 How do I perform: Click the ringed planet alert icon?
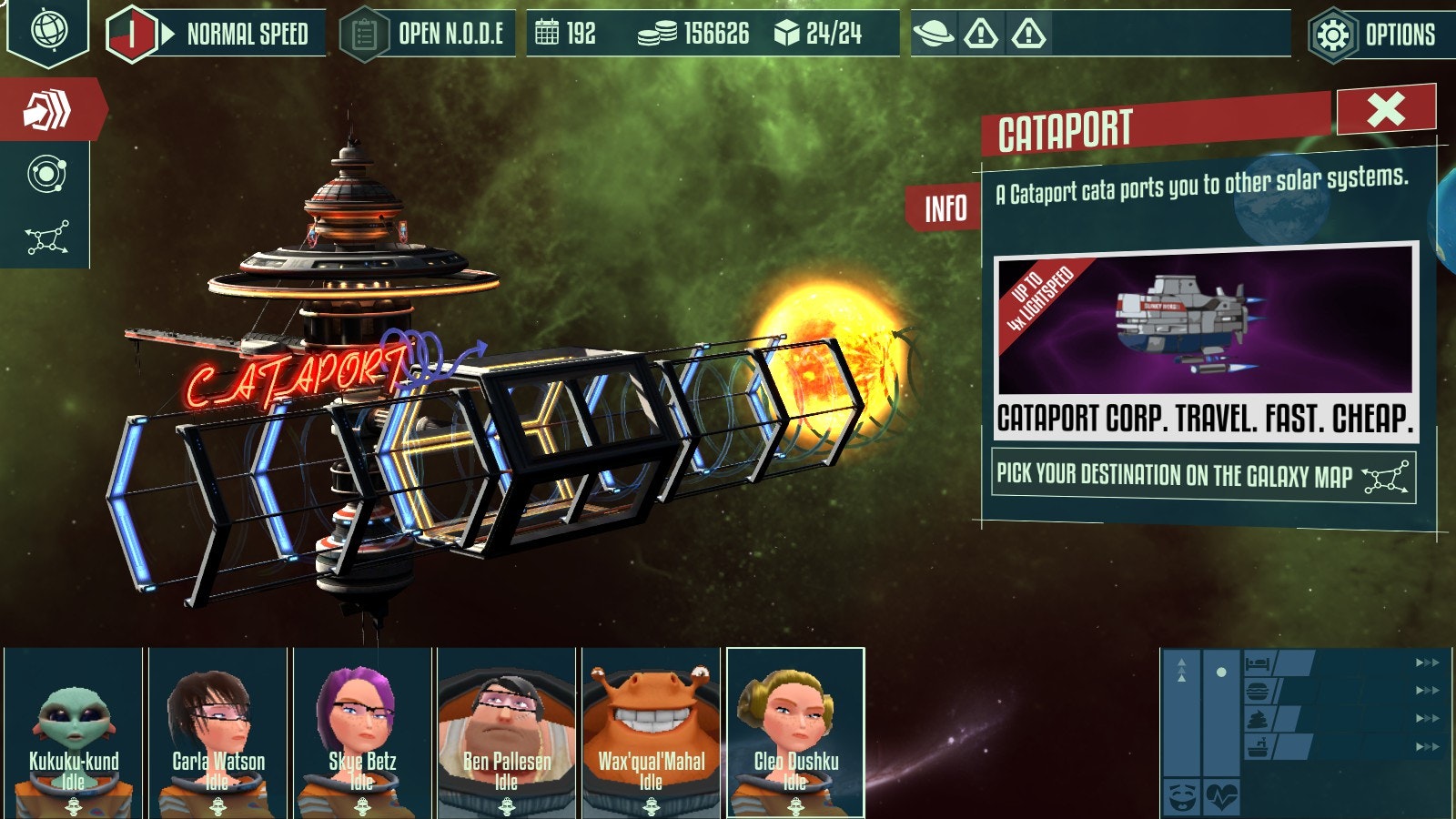(x=933, y=35)
